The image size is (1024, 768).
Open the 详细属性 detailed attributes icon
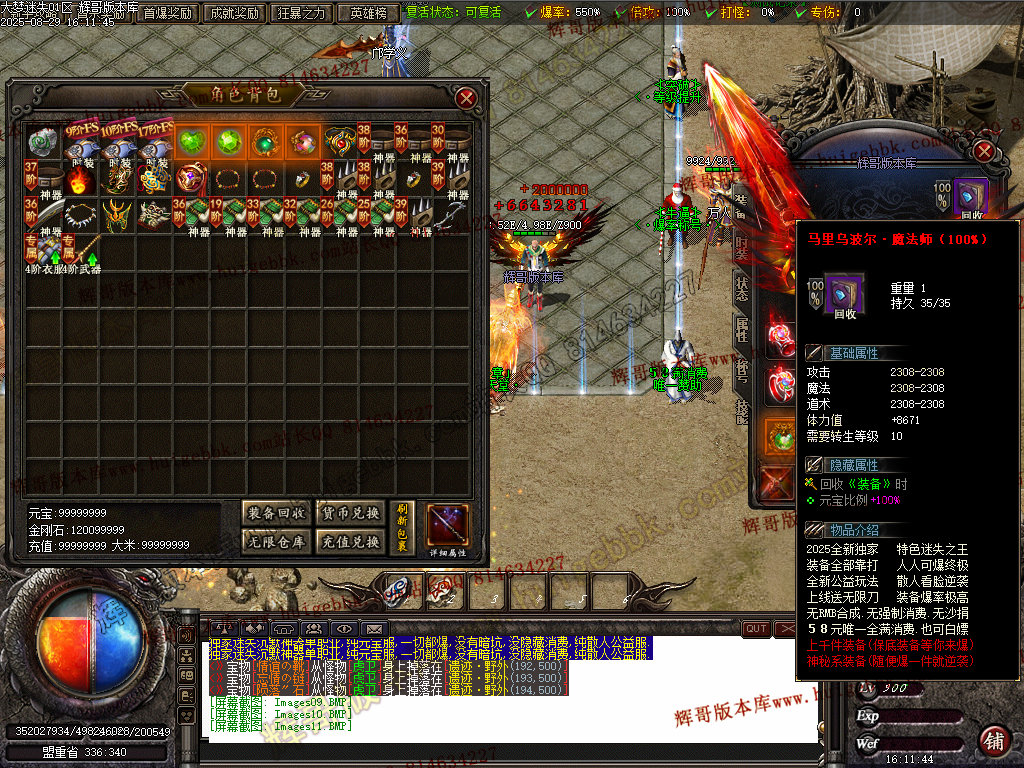tap(448, 529)
